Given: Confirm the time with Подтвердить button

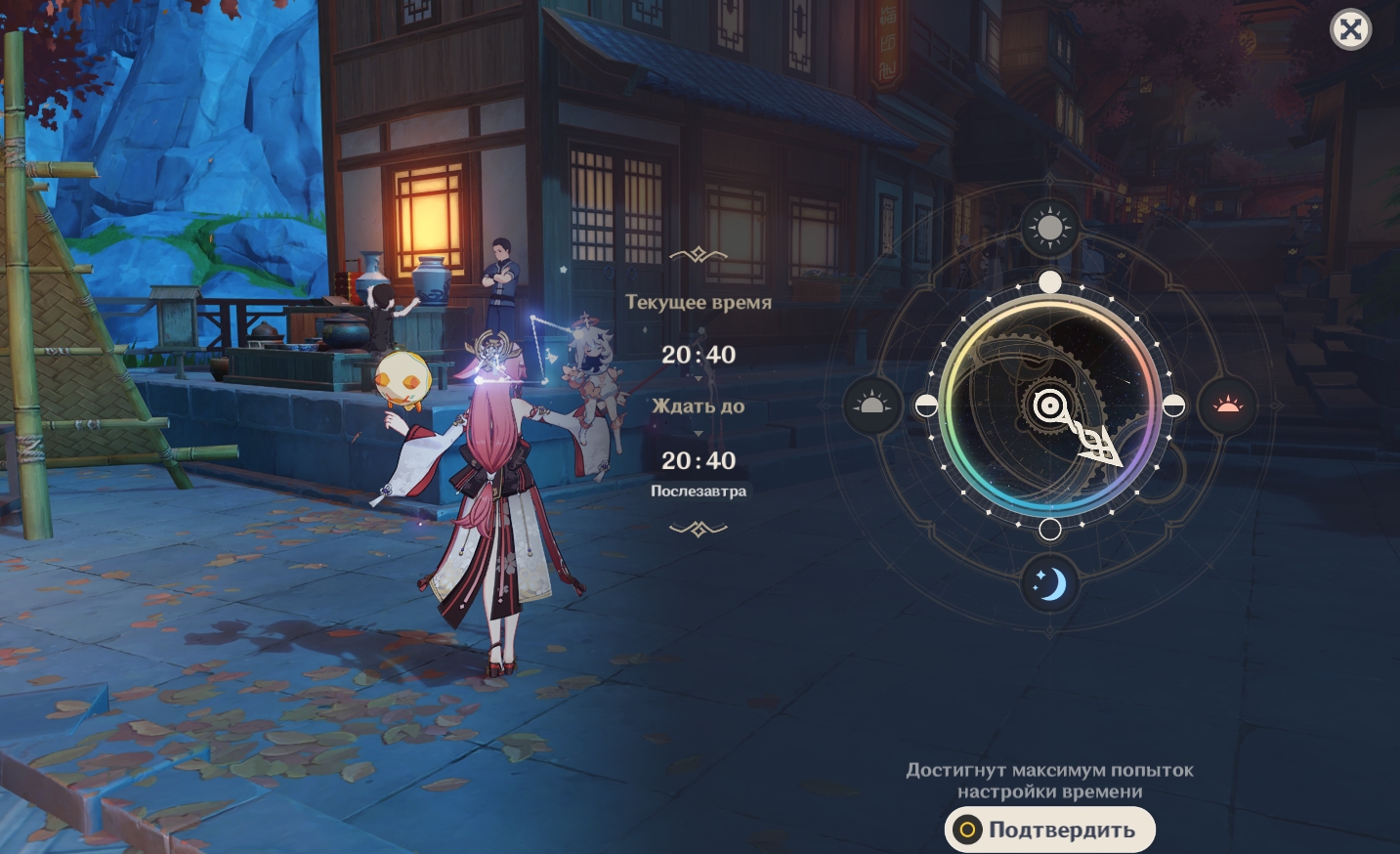Looking at the screenshot, I should click(x=1050, y=830).
